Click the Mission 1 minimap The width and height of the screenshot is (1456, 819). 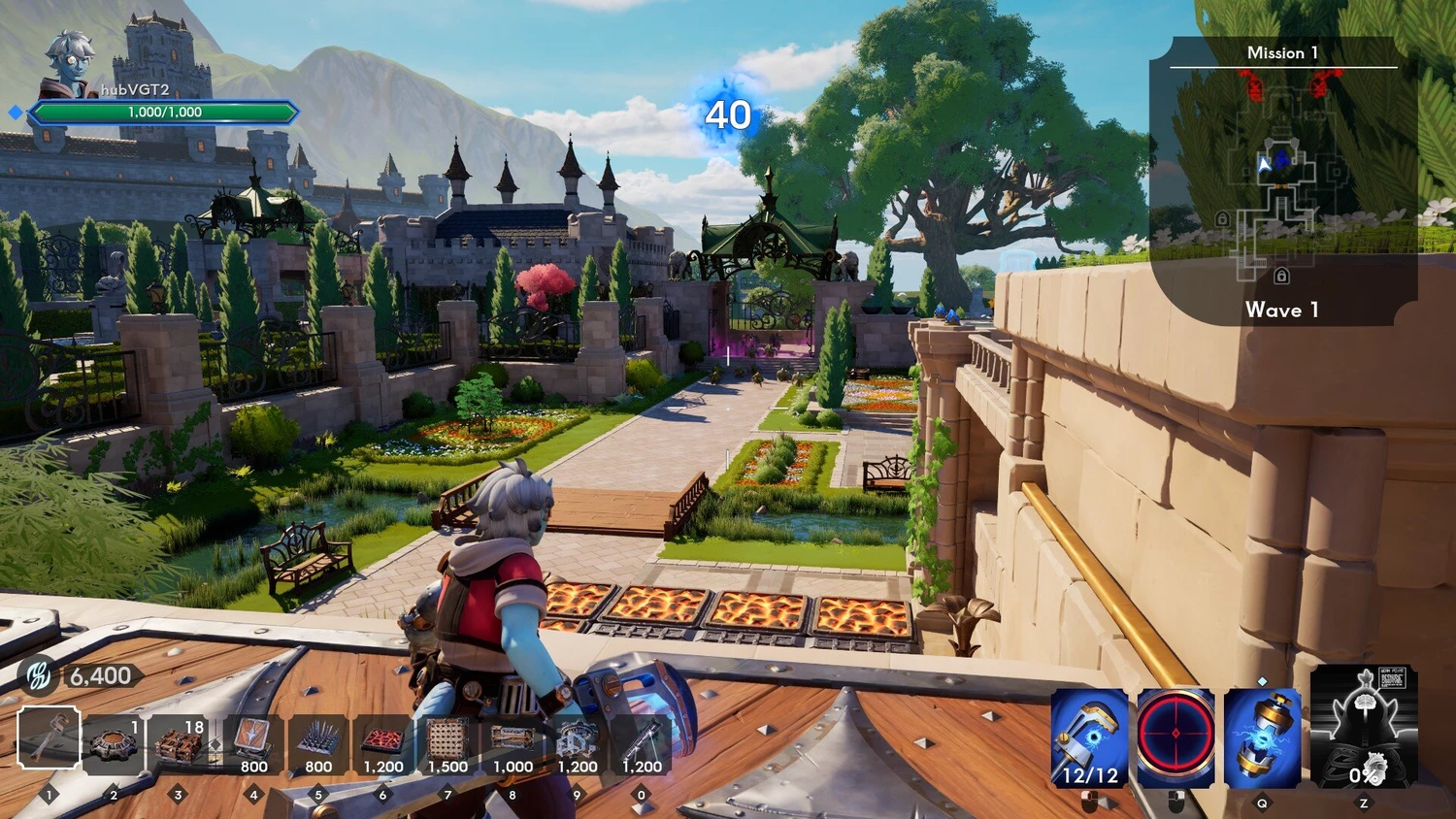click(x=1281, y=180)
